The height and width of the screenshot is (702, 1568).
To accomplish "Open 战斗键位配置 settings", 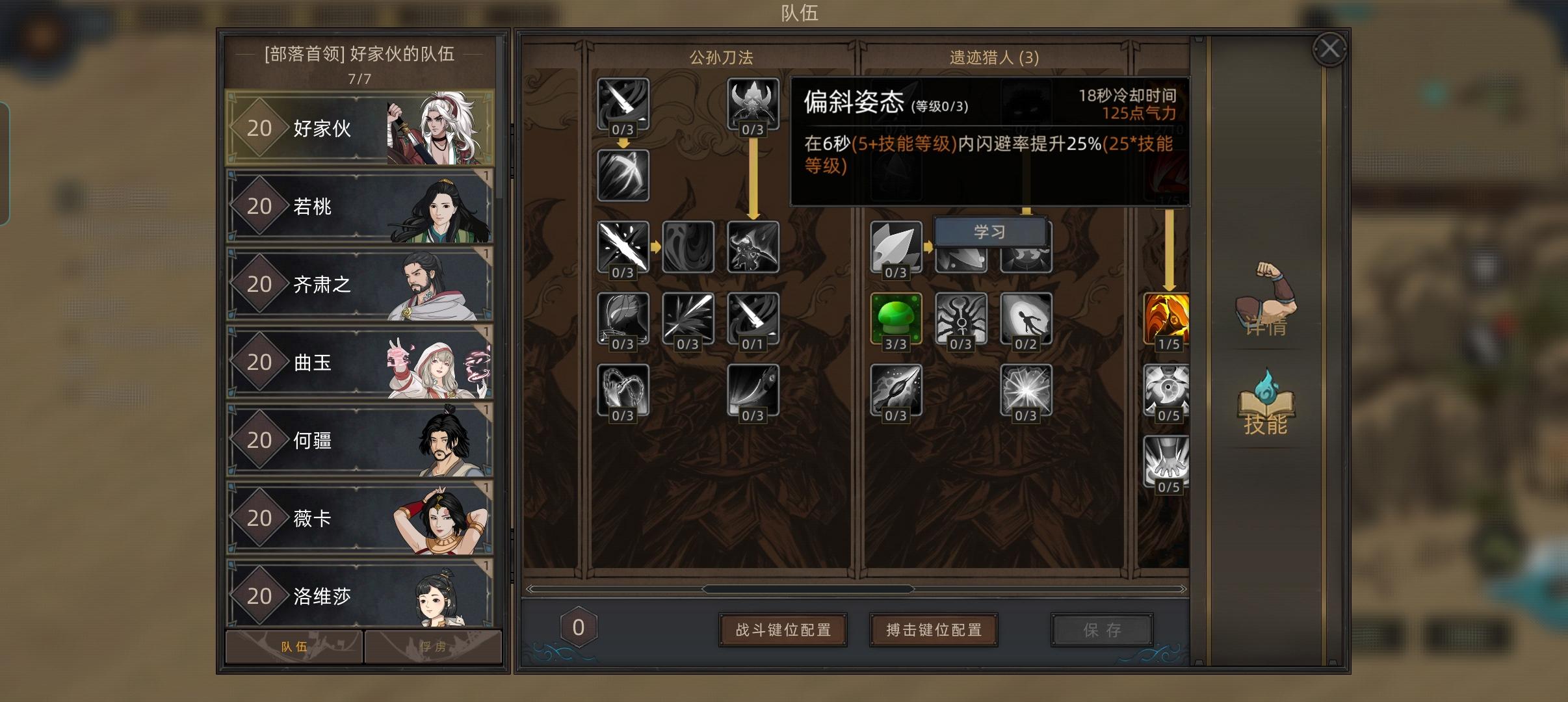I will [x=783, y=629].
